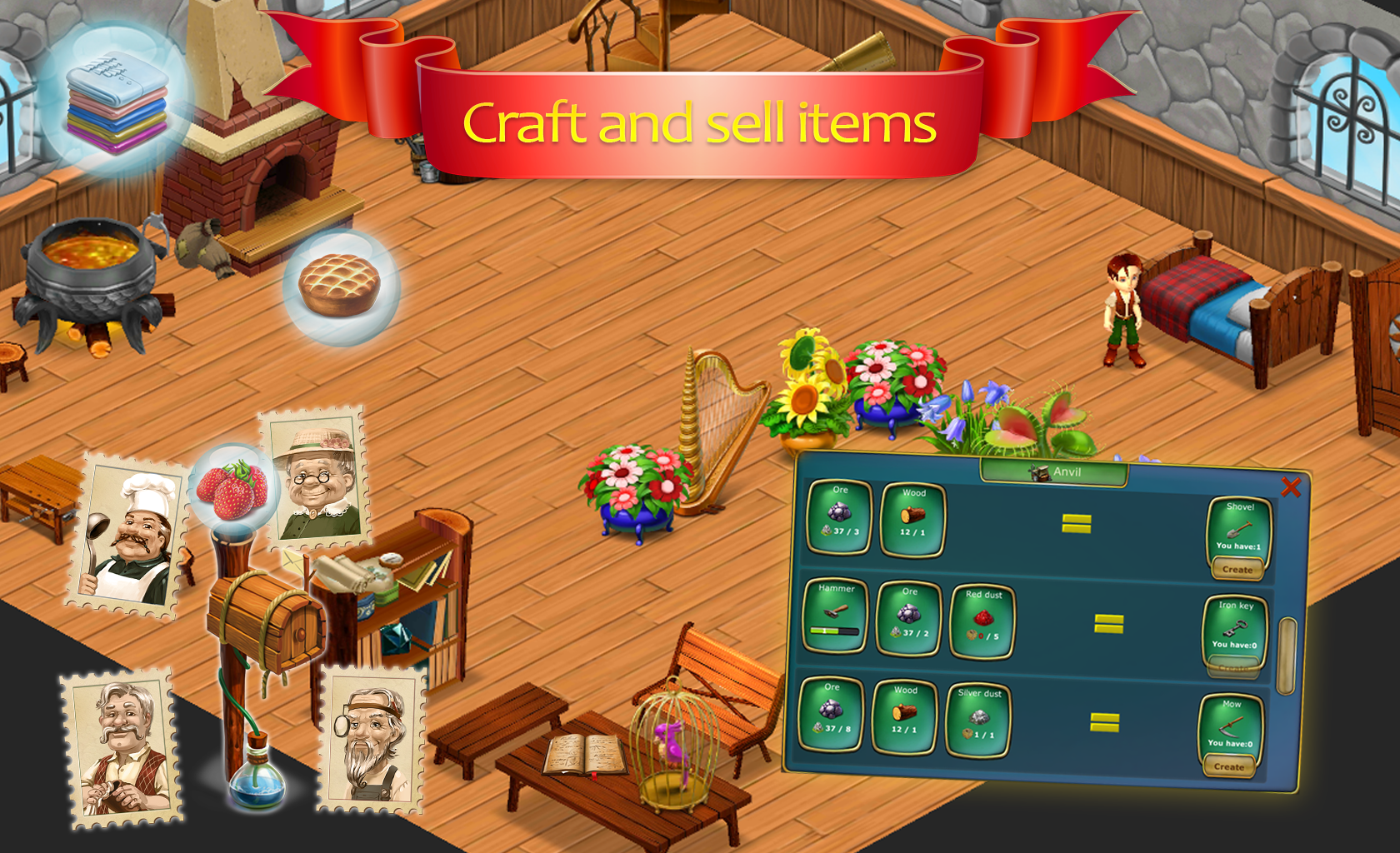Click the Iron key result icon
Image resolution: width=1400 pixels, height=853 pixels.
point(1234,626)
